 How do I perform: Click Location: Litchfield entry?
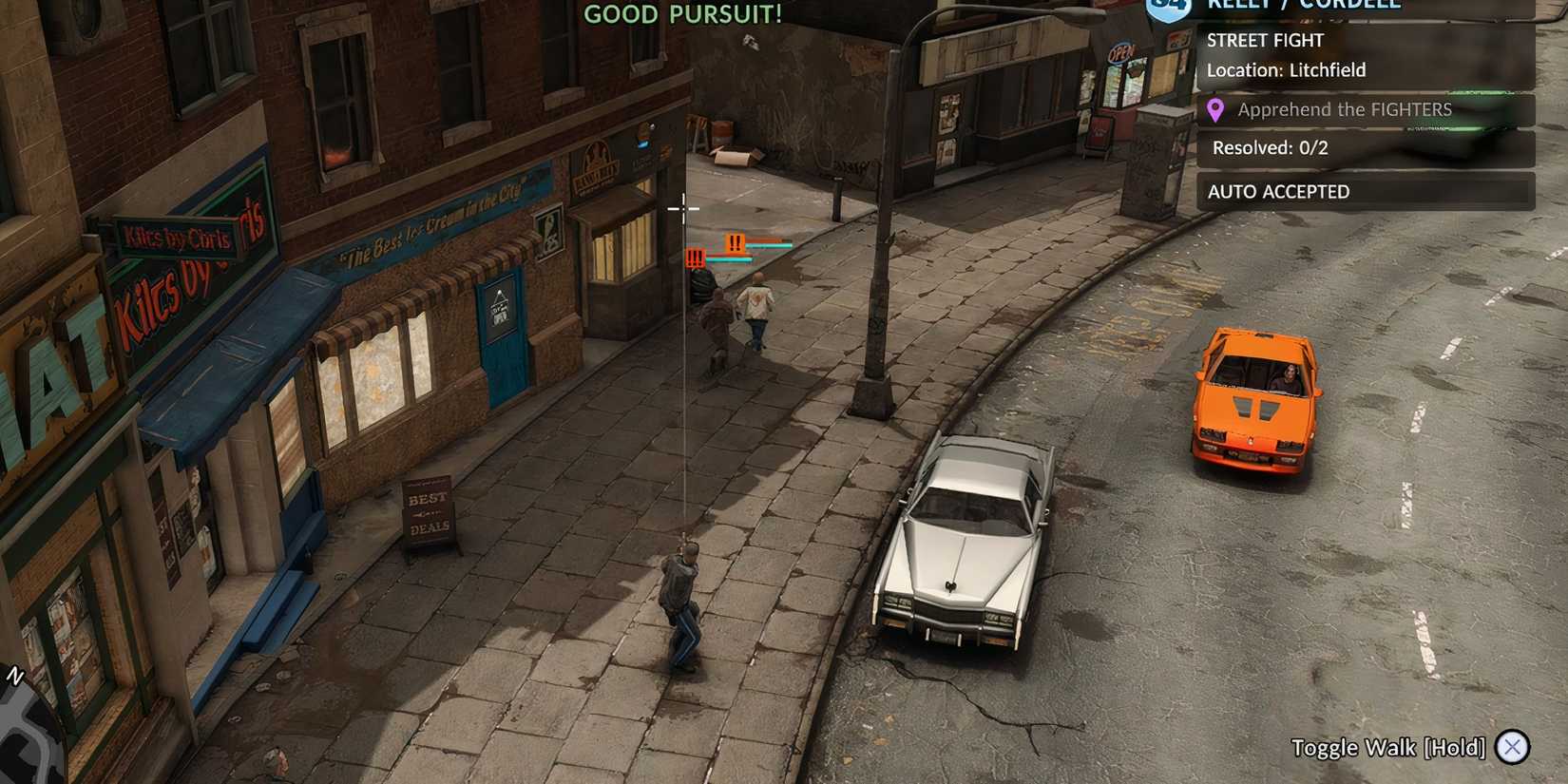1286,69
